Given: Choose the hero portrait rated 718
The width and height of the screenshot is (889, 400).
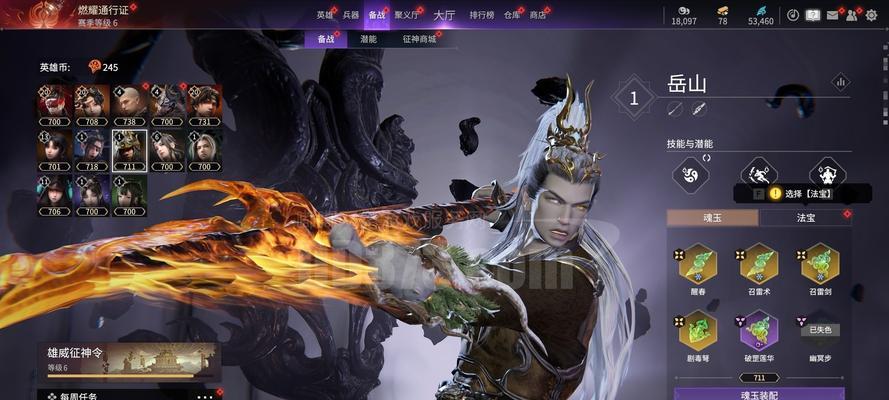Looking at the screenshot, I should (92, 150).
